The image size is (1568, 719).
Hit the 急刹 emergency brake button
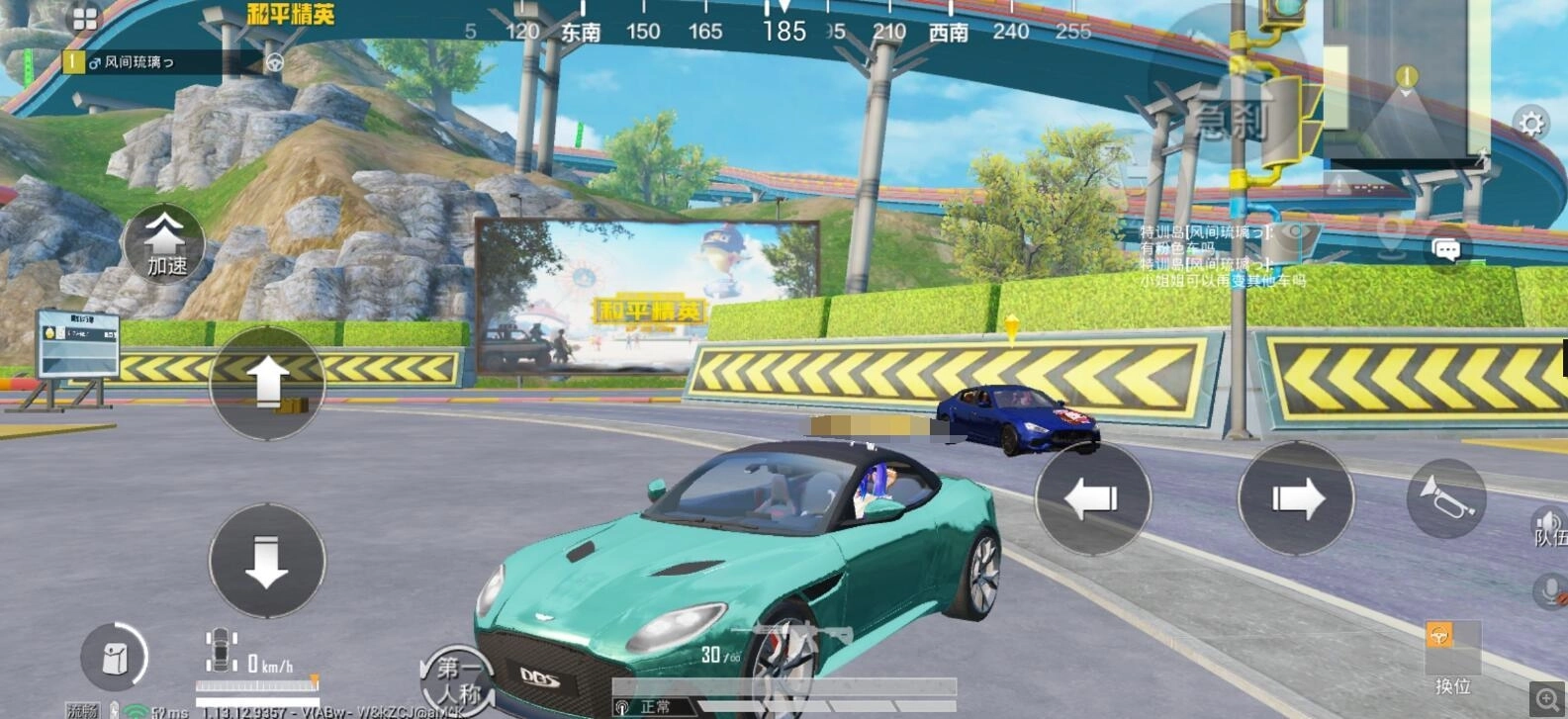click(x=1230, y=121)
